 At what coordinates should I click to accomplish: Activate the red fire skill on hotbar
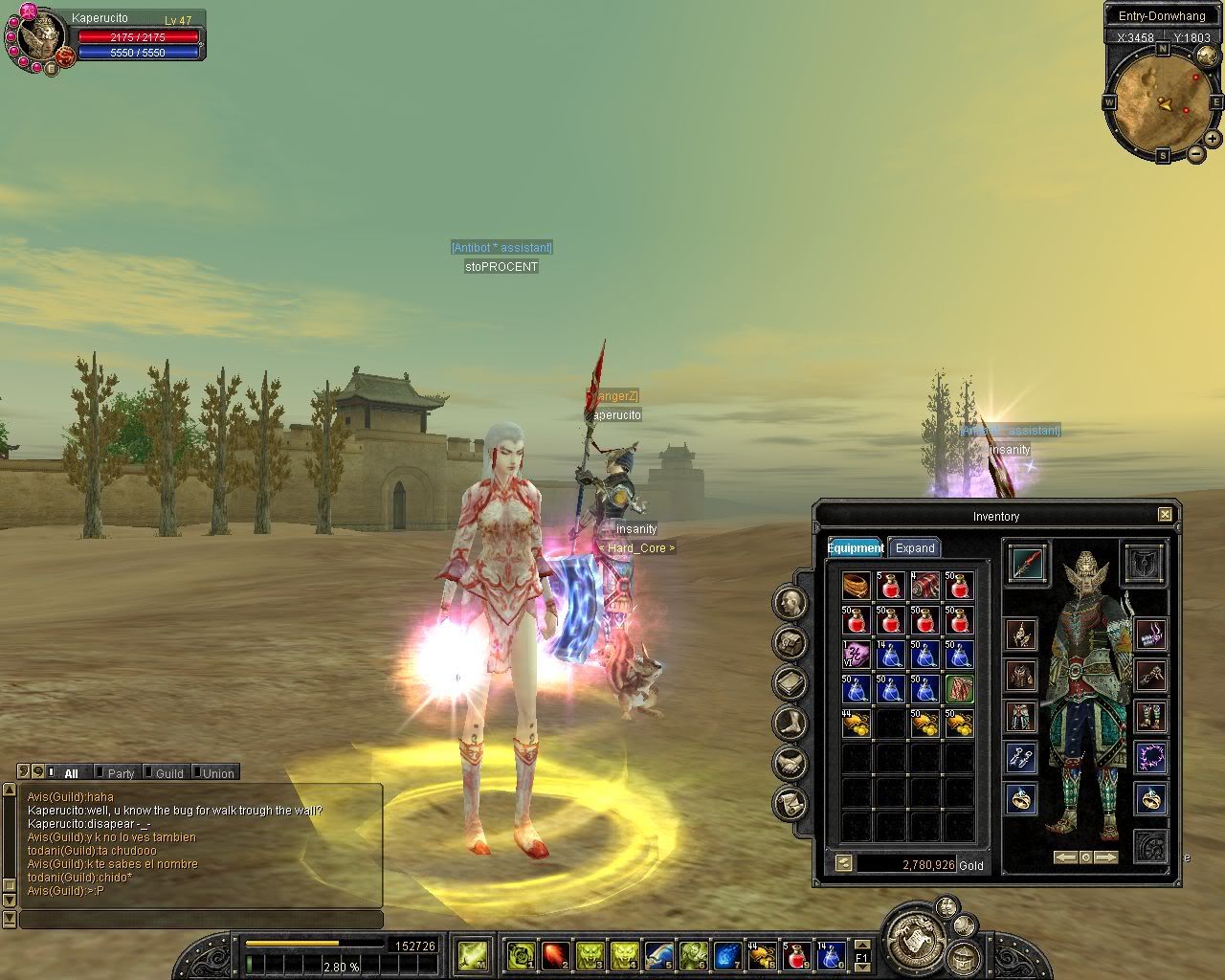555,954
